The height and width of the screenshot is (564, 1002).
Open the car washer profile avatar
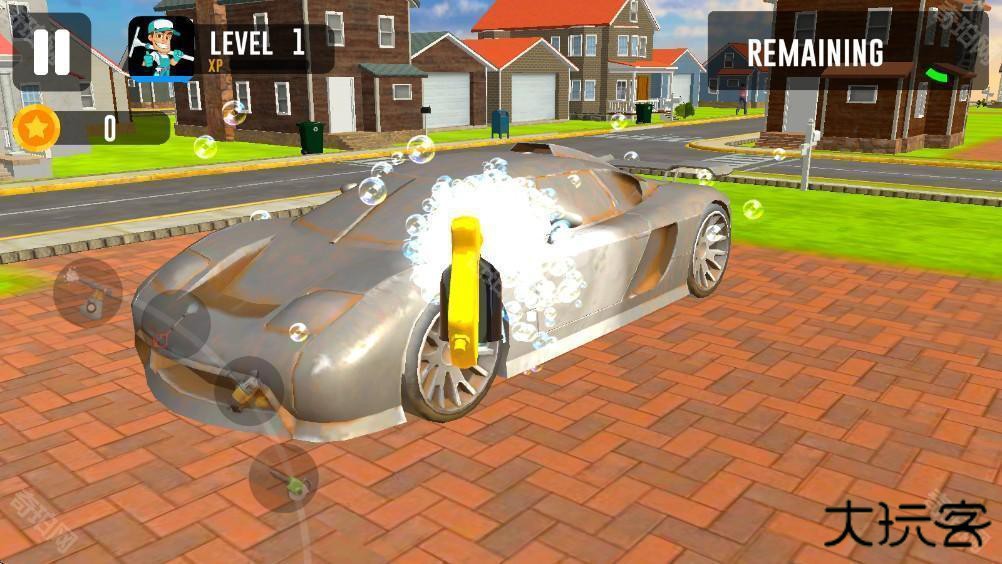click(160, 49)
